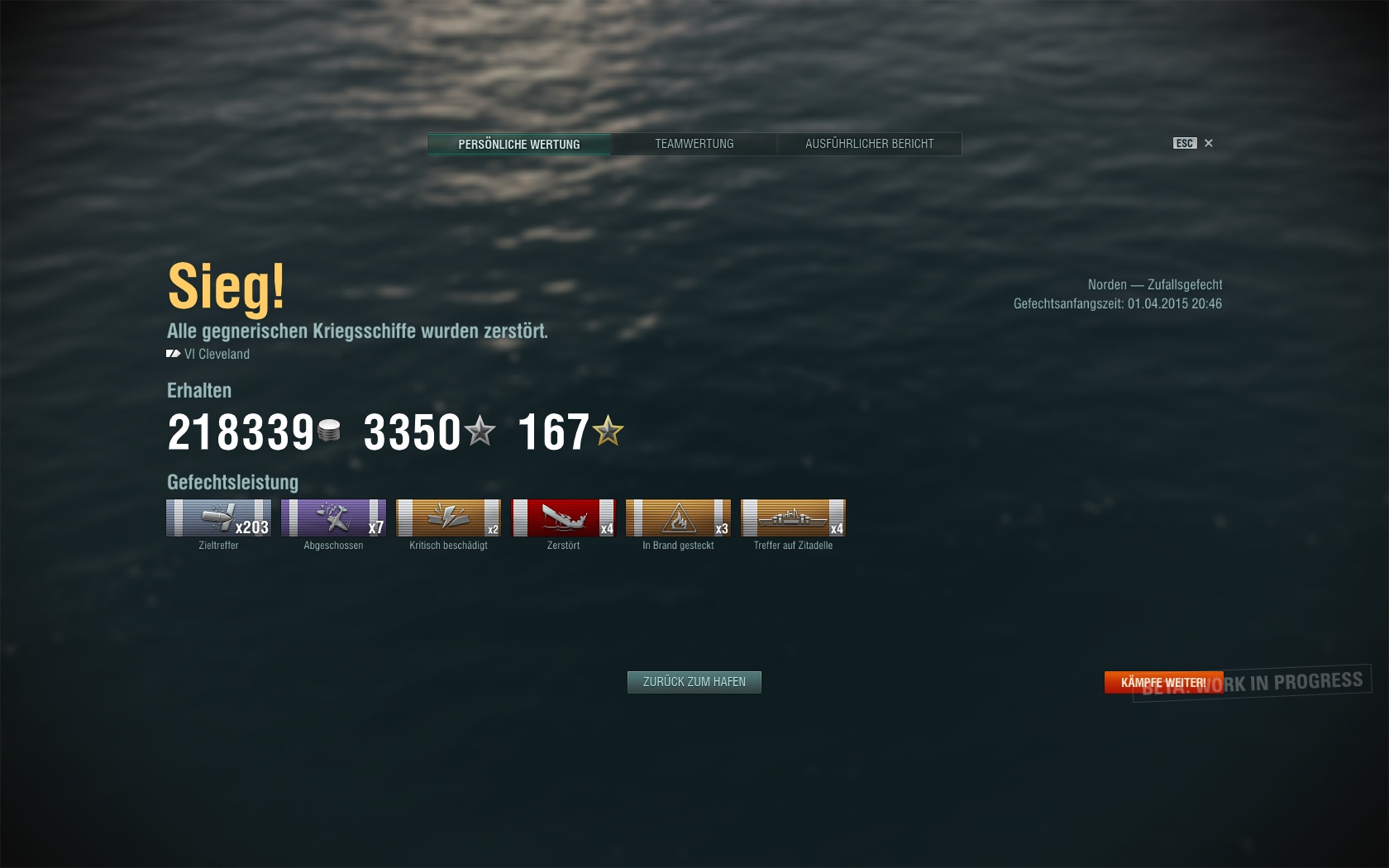Screen dimensions: 1389x868
Task: Select the Zieltreffer x203 ribbon
Action: pos(218,518)
